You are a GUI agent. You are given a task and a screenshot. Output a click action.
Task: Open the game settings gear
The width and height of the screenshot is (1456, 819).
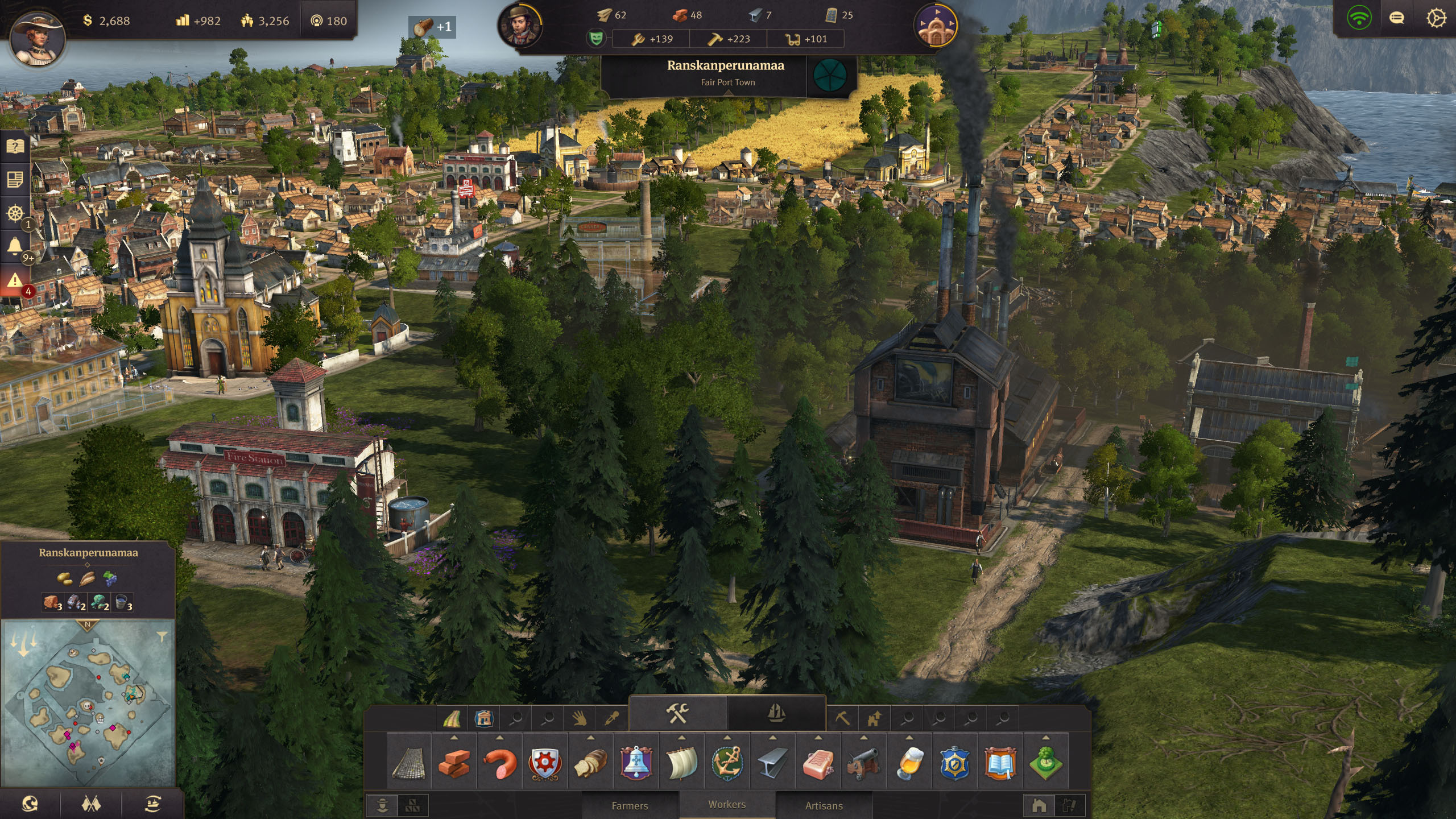tap(1436, 19)
